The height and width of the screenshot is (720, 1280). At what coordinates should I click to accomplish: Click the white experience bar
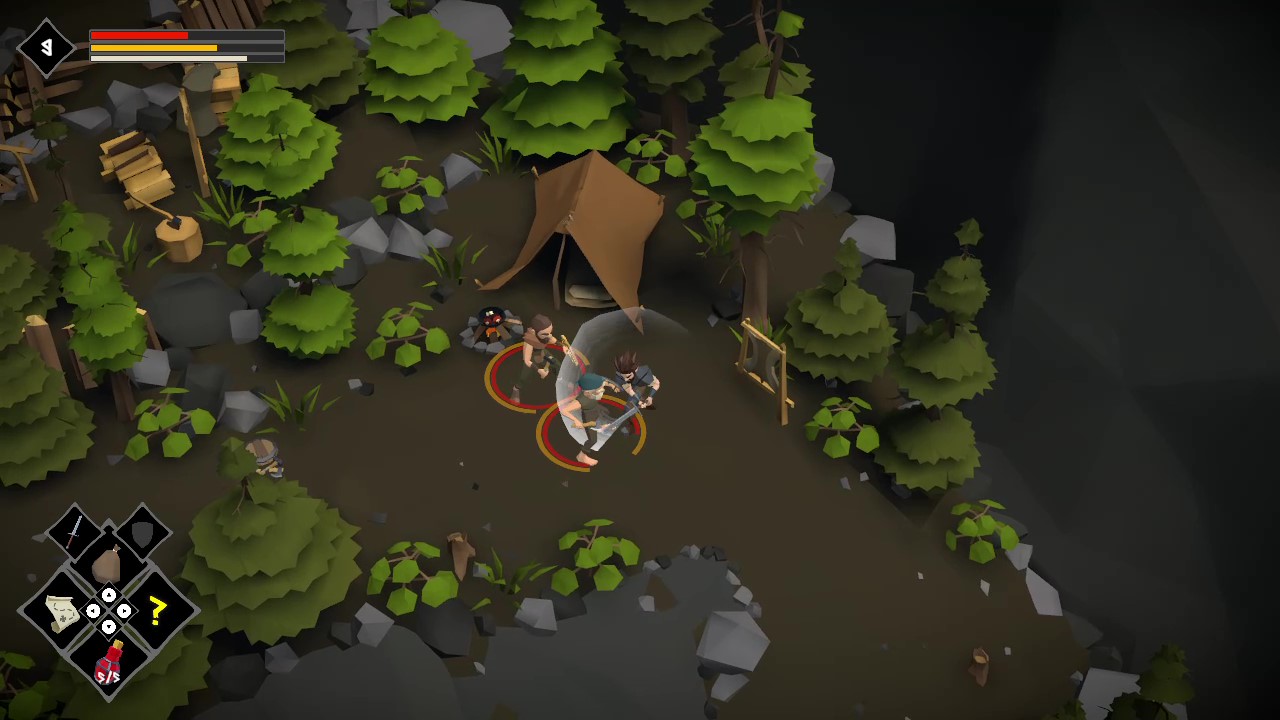[x=170, y=57]
